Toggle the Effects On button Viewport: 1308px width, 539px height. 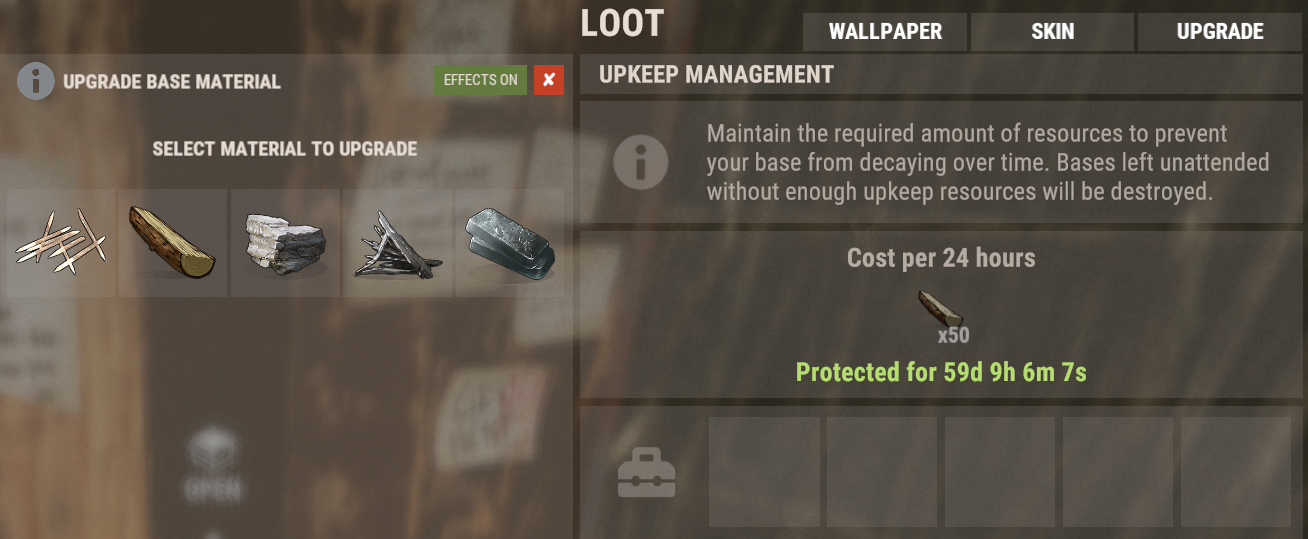coord(480,80)
